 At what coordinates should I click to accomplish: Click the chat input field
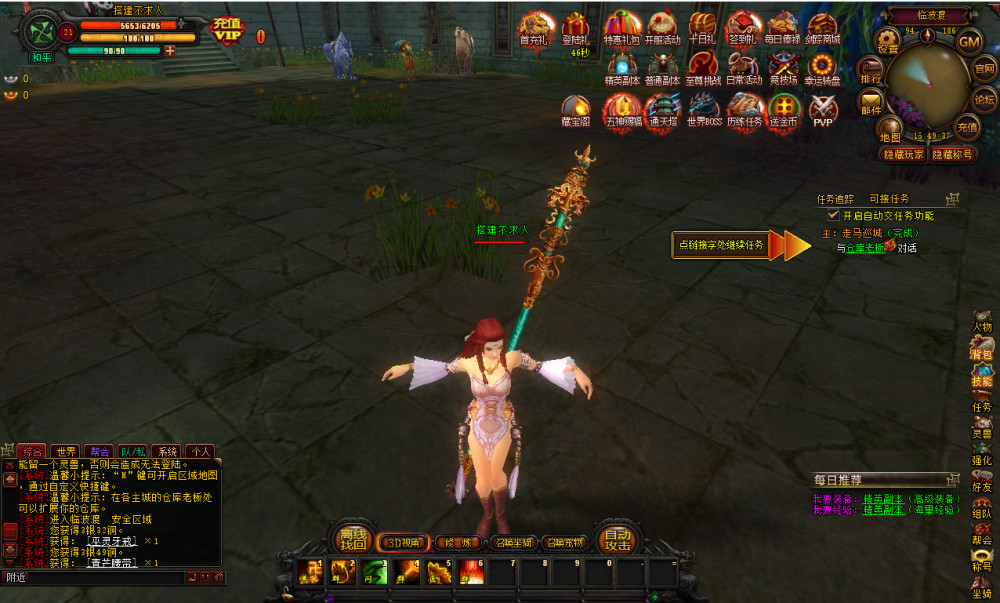(x=95, y=577)
